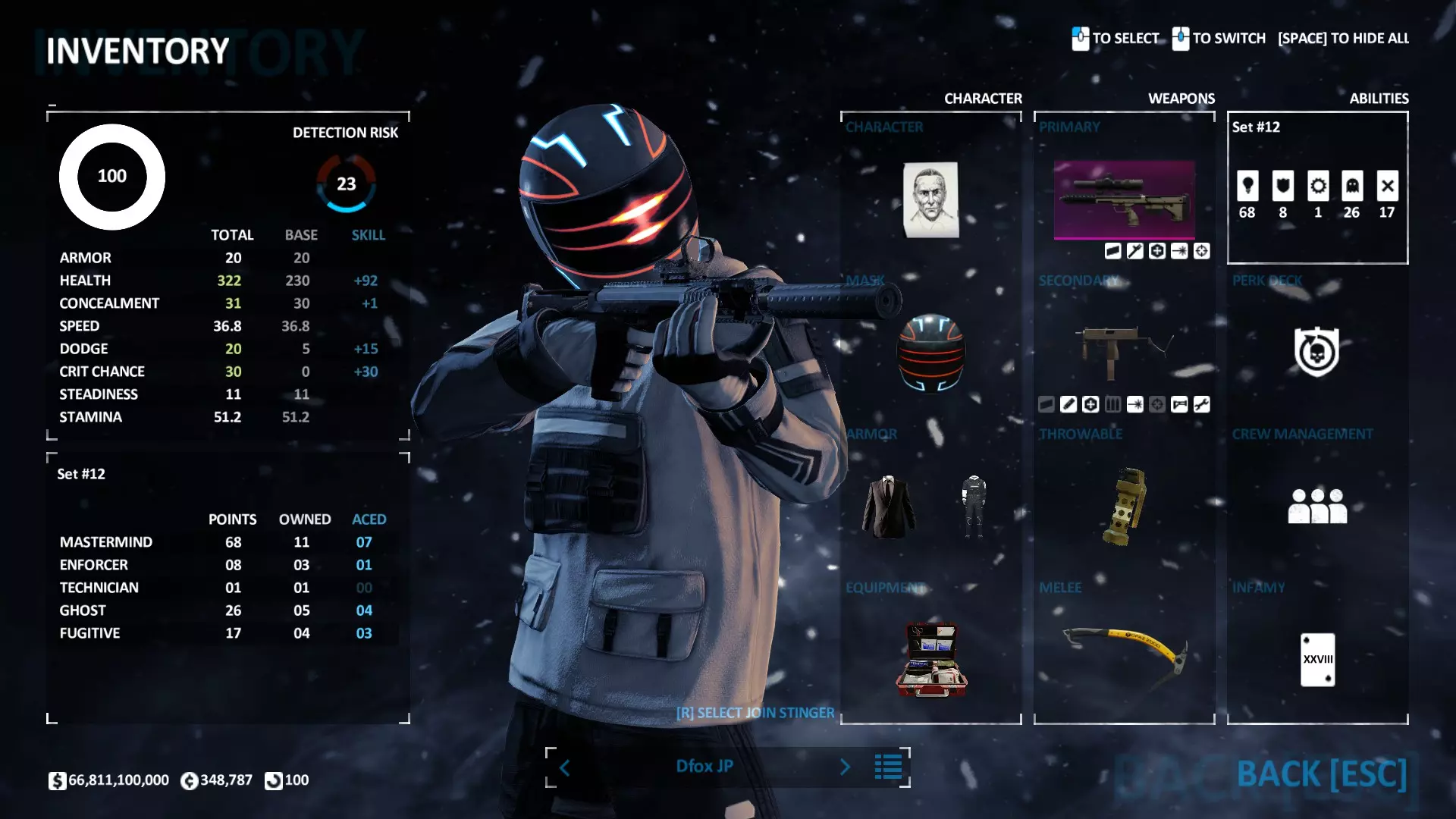This screenshot has width=1456, height=819.
Task: Open Crew Management
Action: tap(1317, 506)
